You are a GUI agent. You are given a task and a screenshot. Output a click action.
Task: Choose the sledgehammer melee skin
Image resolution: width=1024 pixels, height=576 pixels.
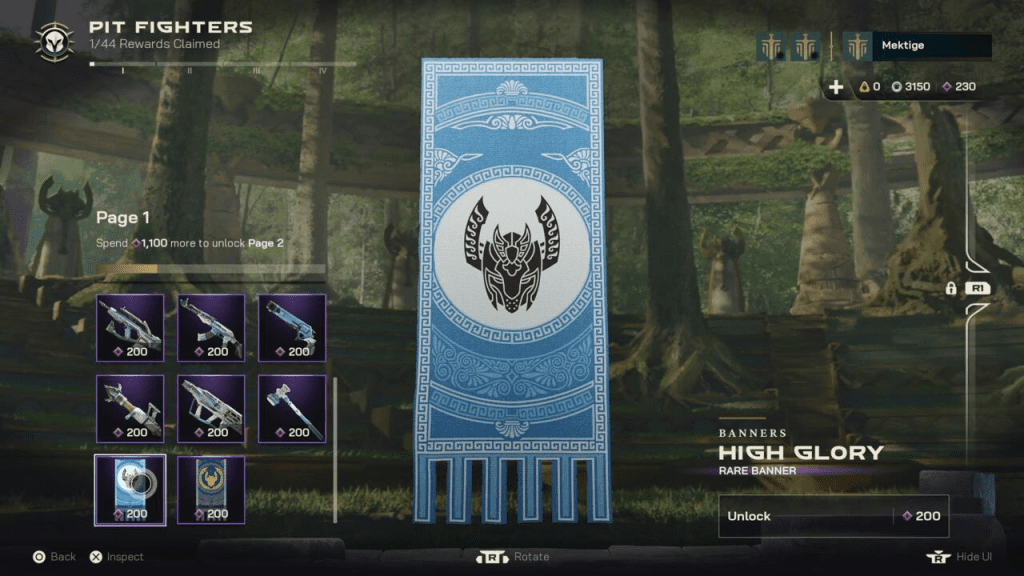[x=292, y=408]
